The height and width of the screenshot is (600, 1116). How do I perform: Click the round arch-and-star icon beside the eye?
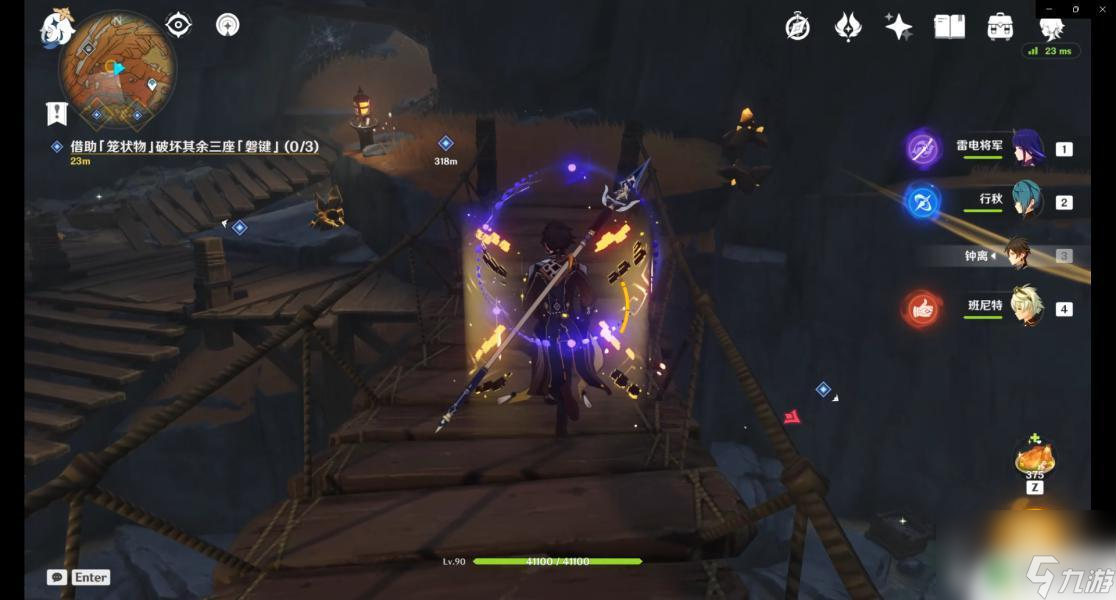coord(228,25)
